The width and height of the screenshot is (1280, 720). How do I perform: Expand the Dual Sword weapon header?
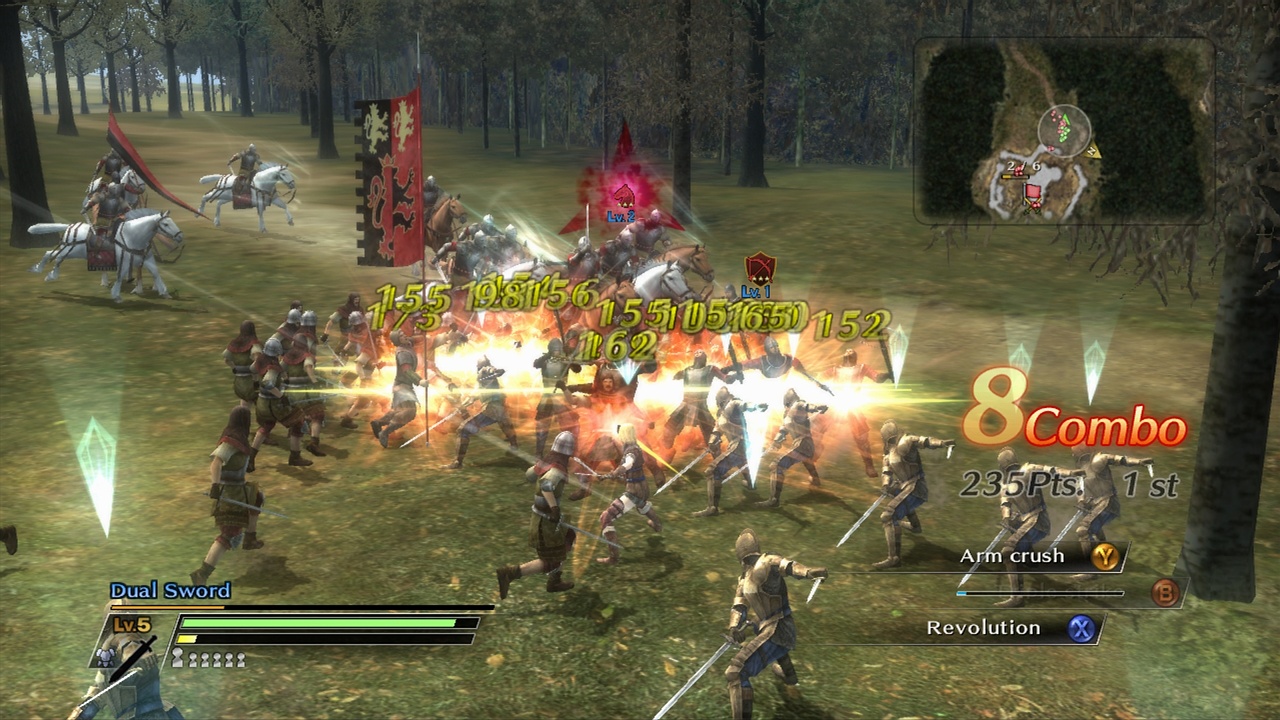tap(168, 589)
